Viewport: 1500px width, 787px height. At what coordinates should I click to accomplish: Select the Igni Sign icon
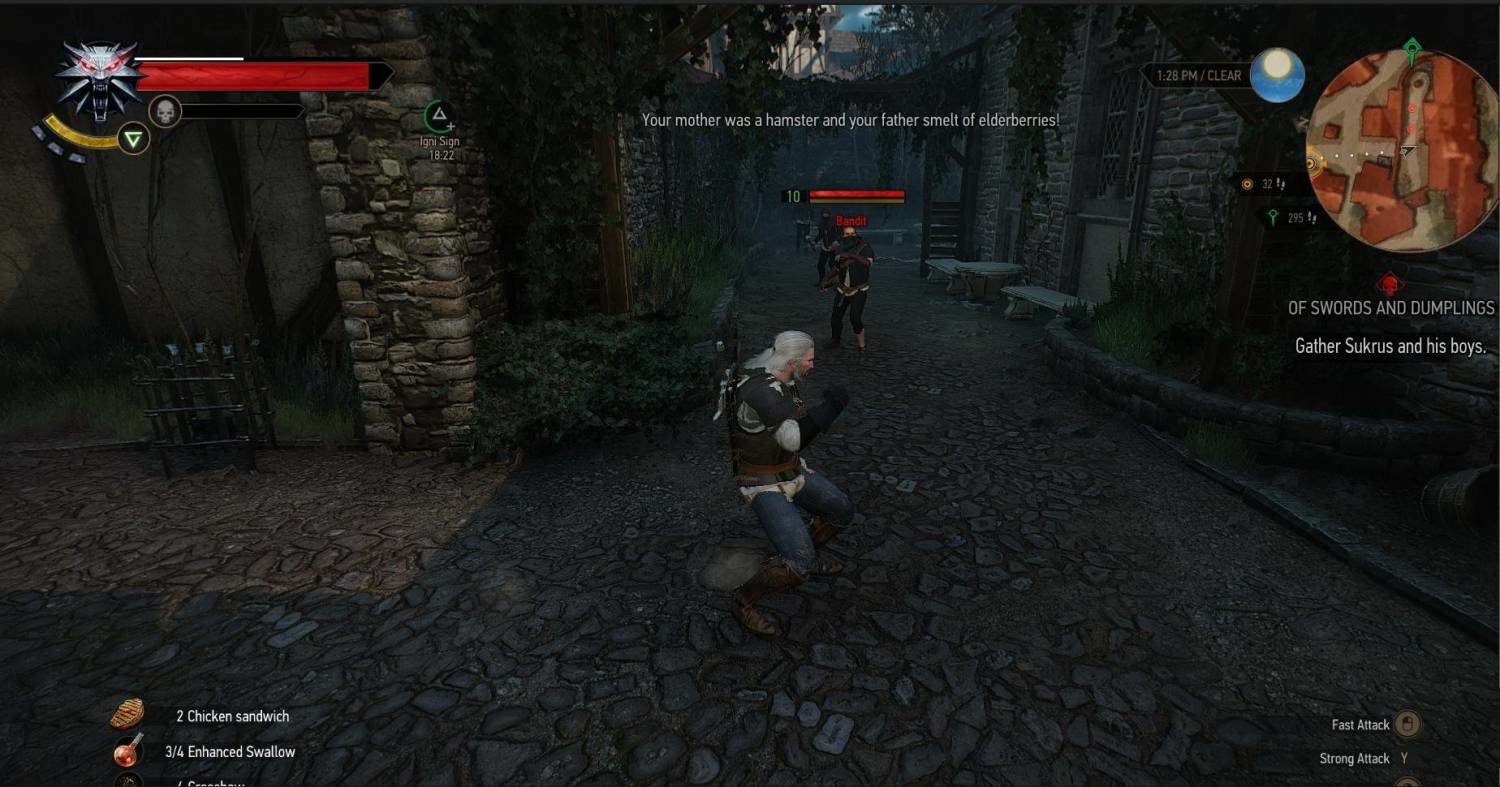click(x=438, y=115)
